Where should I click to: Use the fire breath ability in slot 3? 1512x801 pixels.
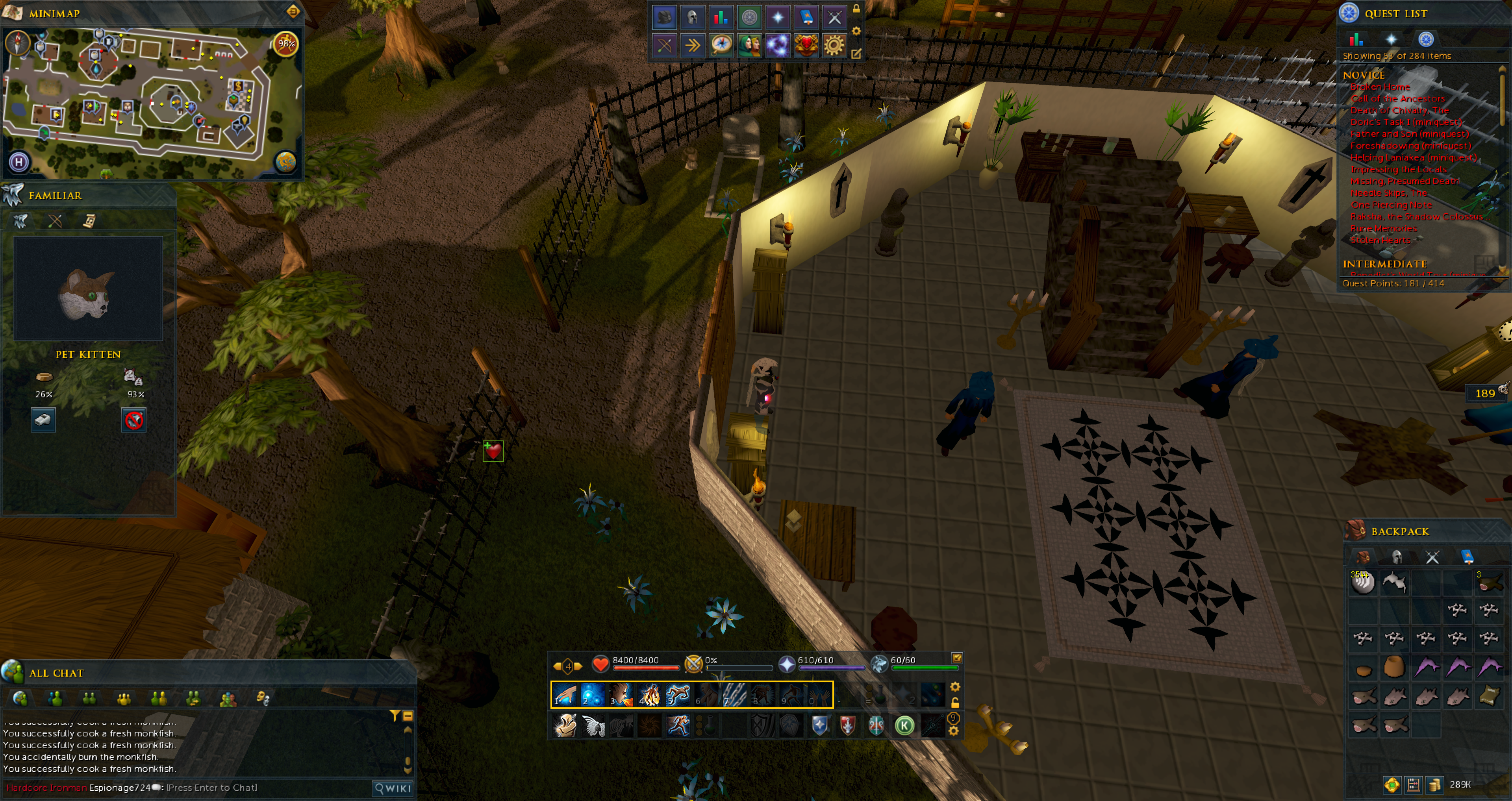tap(621, 695)
